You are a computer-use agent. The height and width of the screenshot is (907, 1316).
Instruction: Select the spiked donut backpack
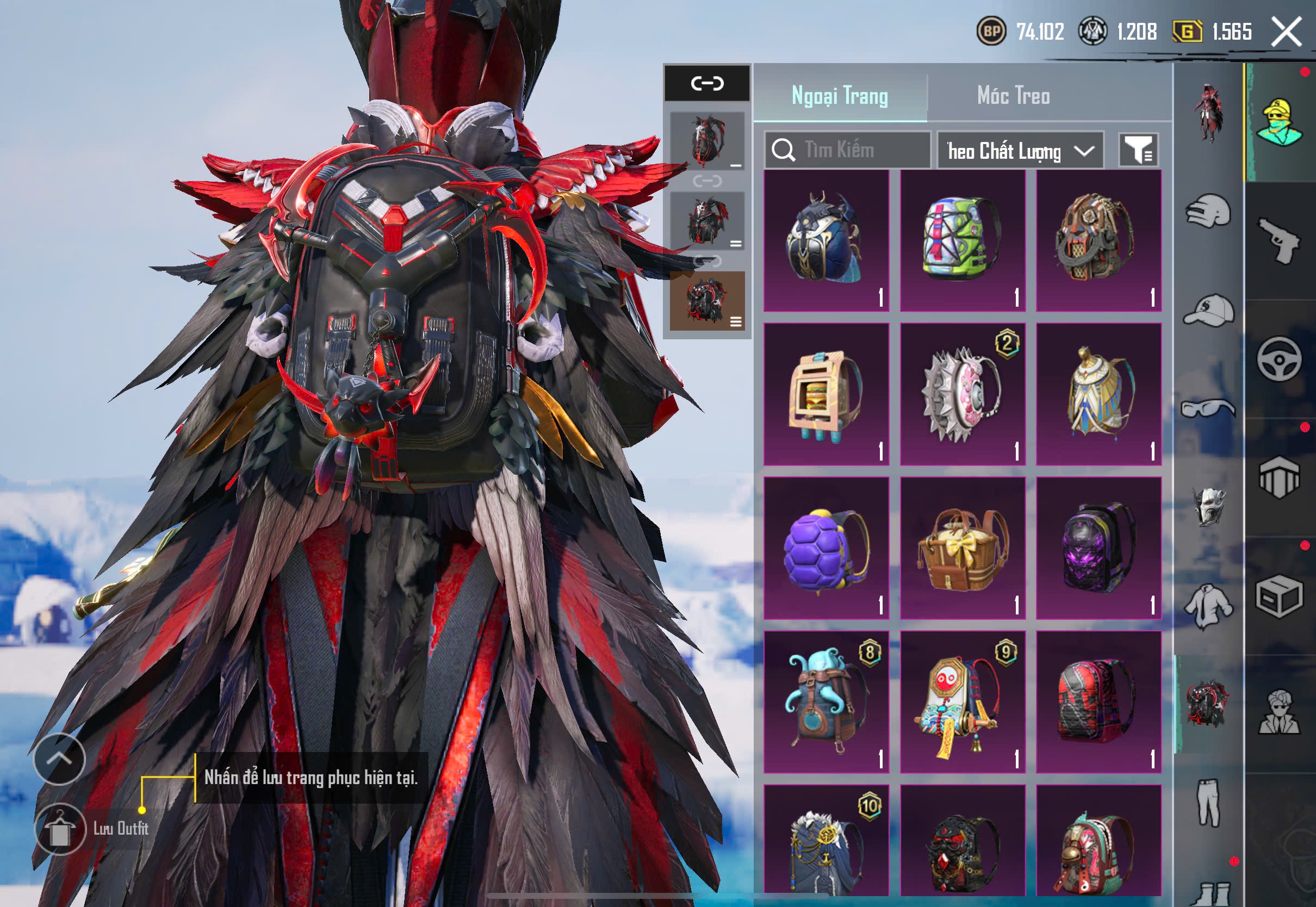[962, 394]
